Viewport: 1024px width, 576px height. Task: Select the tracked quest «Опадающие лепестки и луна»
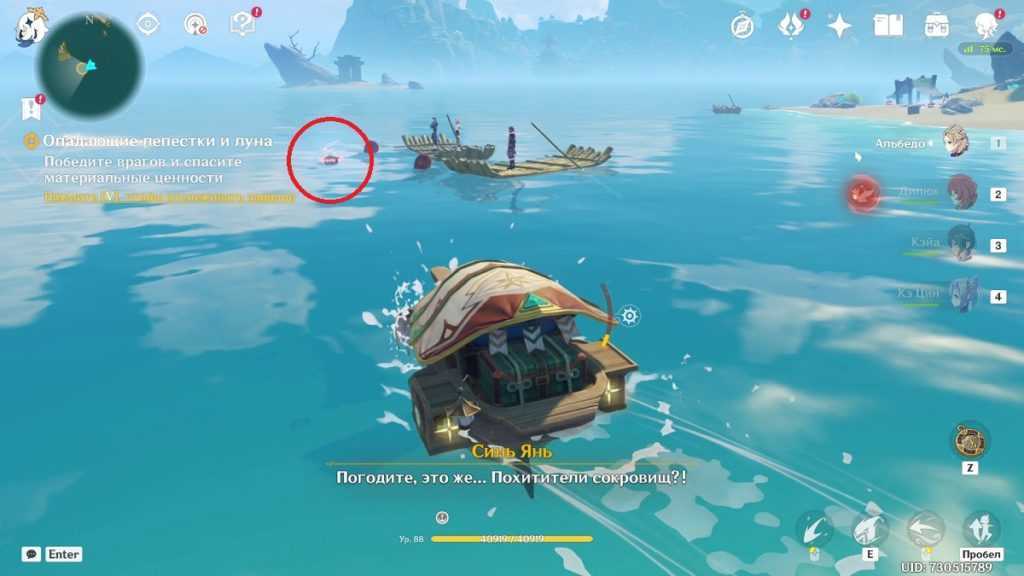[157, 142]
